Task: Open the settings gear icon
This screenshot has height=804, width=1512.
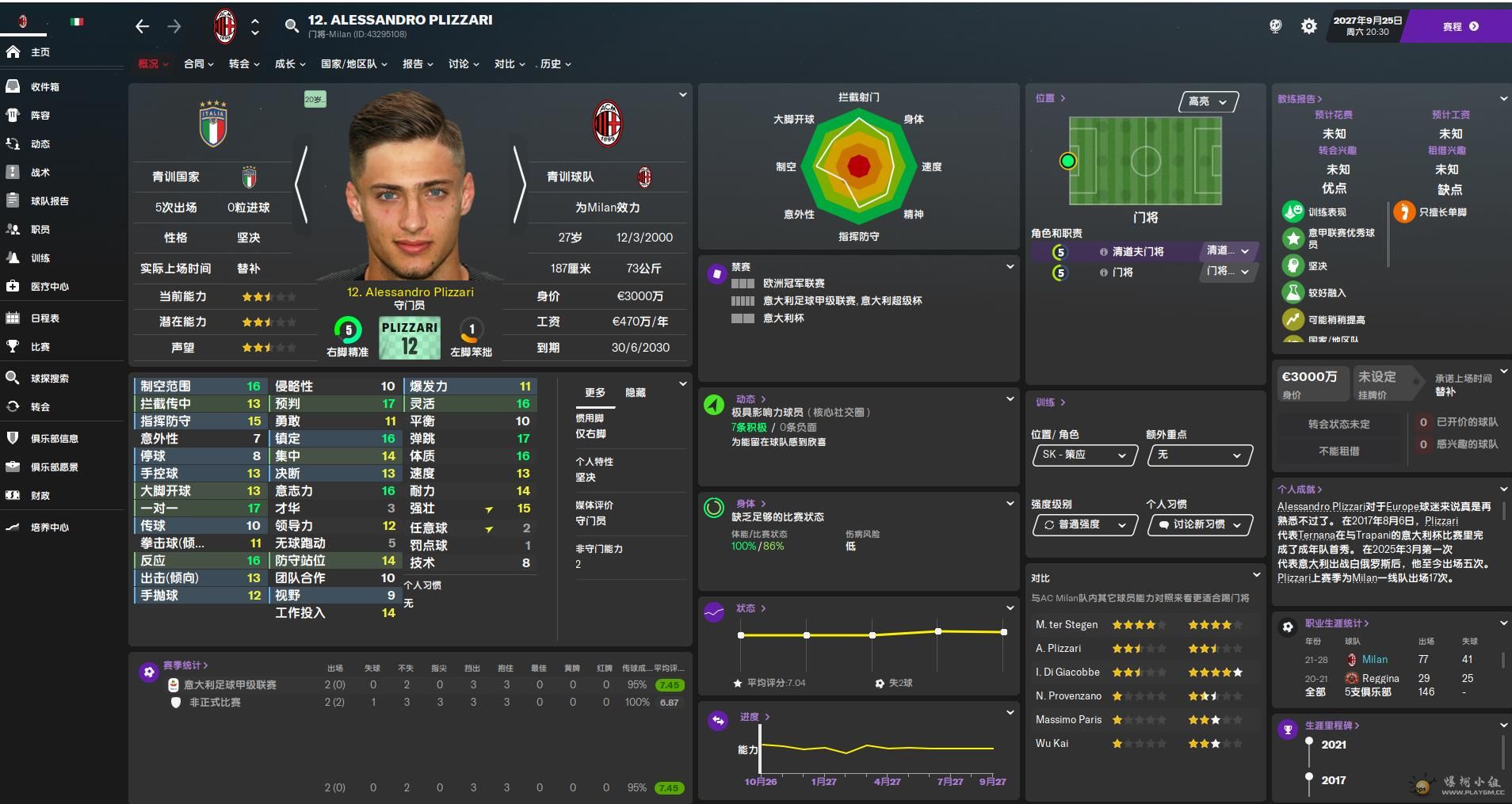Action: click(x=1309, y=26)
